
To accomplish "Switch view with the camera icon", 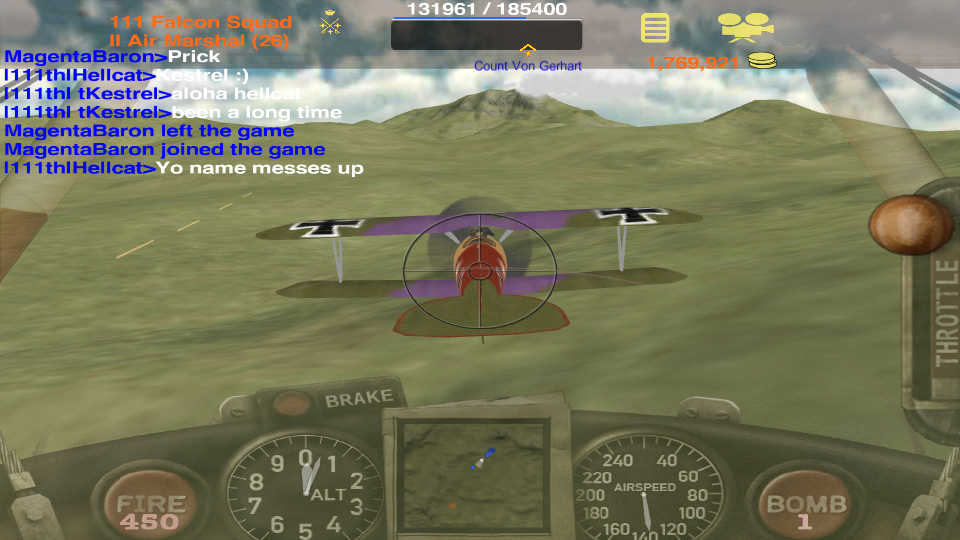I will coord(745,26).
